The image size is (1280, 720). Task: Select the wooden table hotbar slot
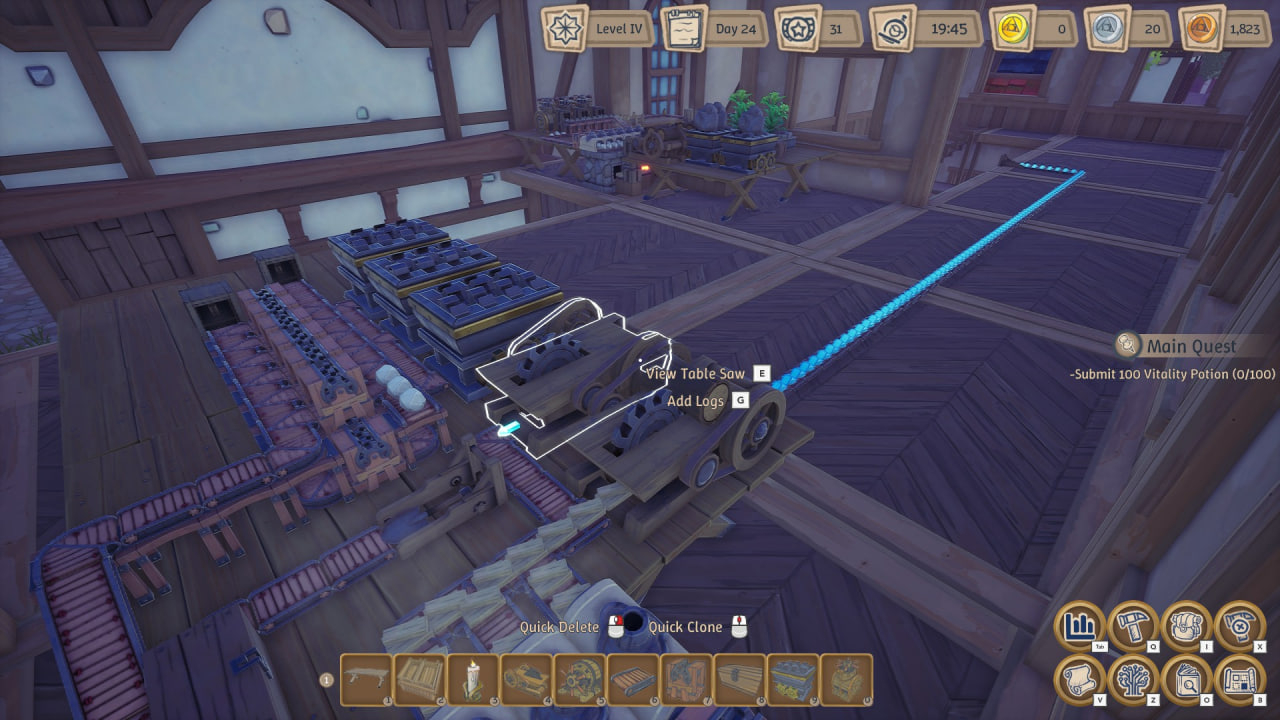(366, 680)
